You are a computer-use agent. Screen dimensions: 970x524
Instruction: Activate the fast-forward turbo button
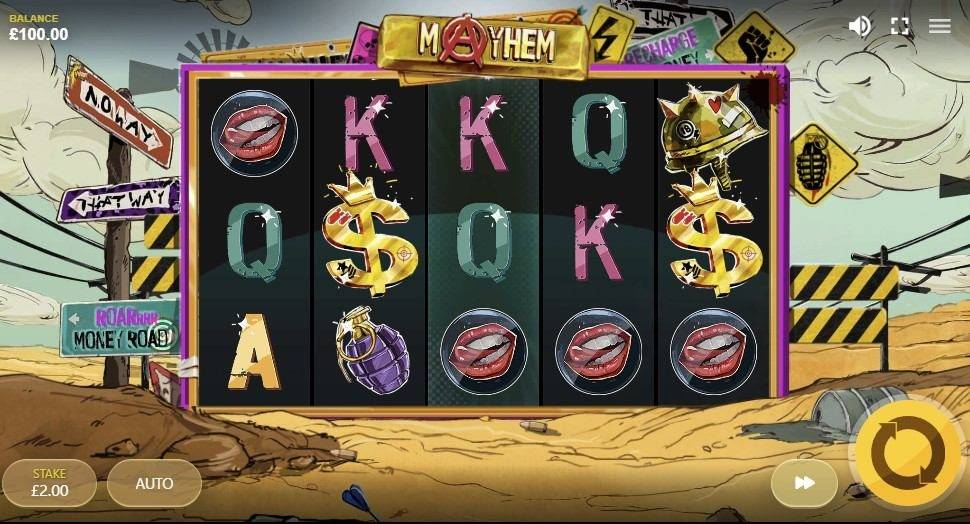pos(804,483)
